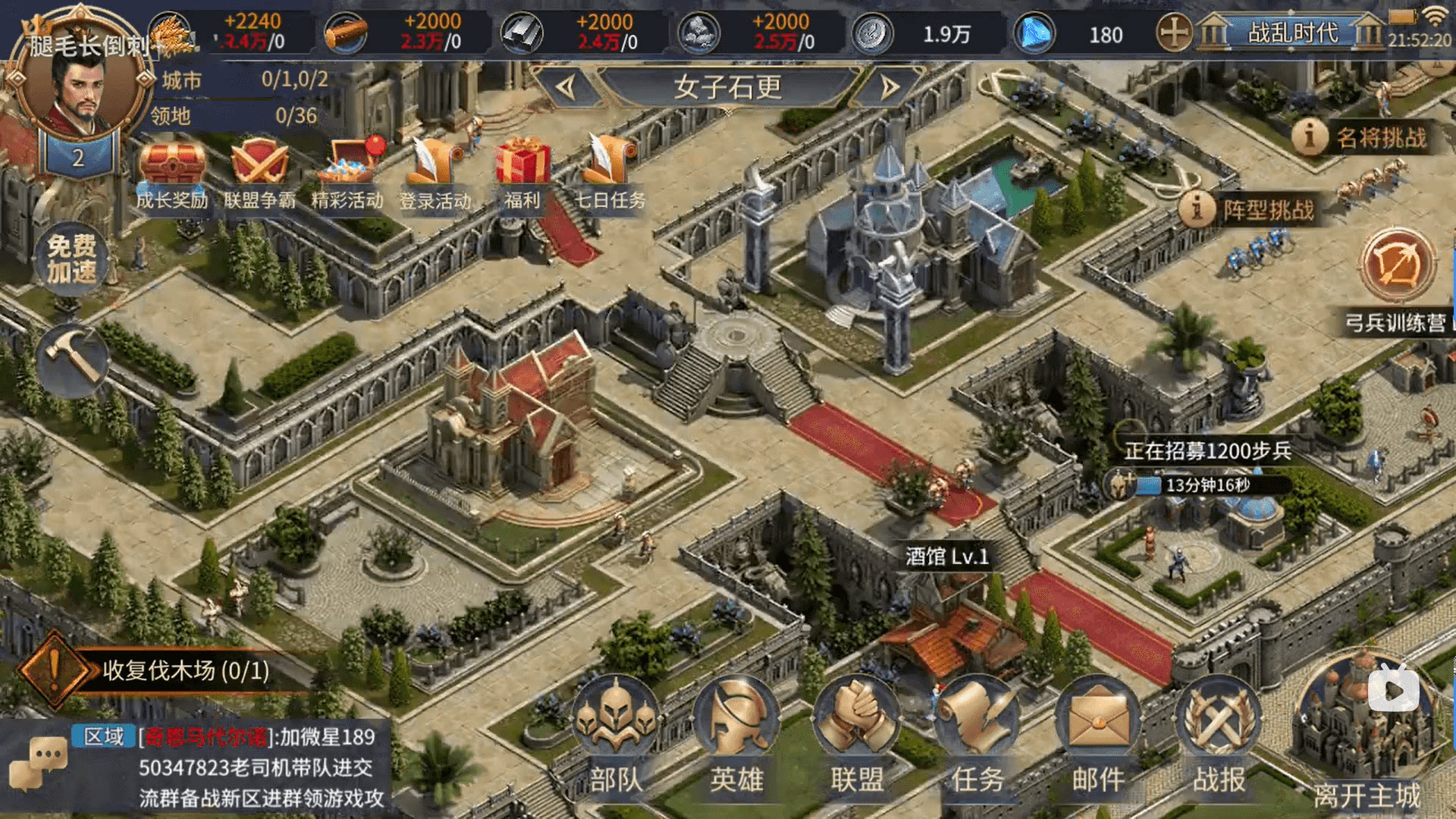This screenshot has height=819, width=1456.
Task: Click the left arrow beside 女子石更
Action: coord(565,86)
